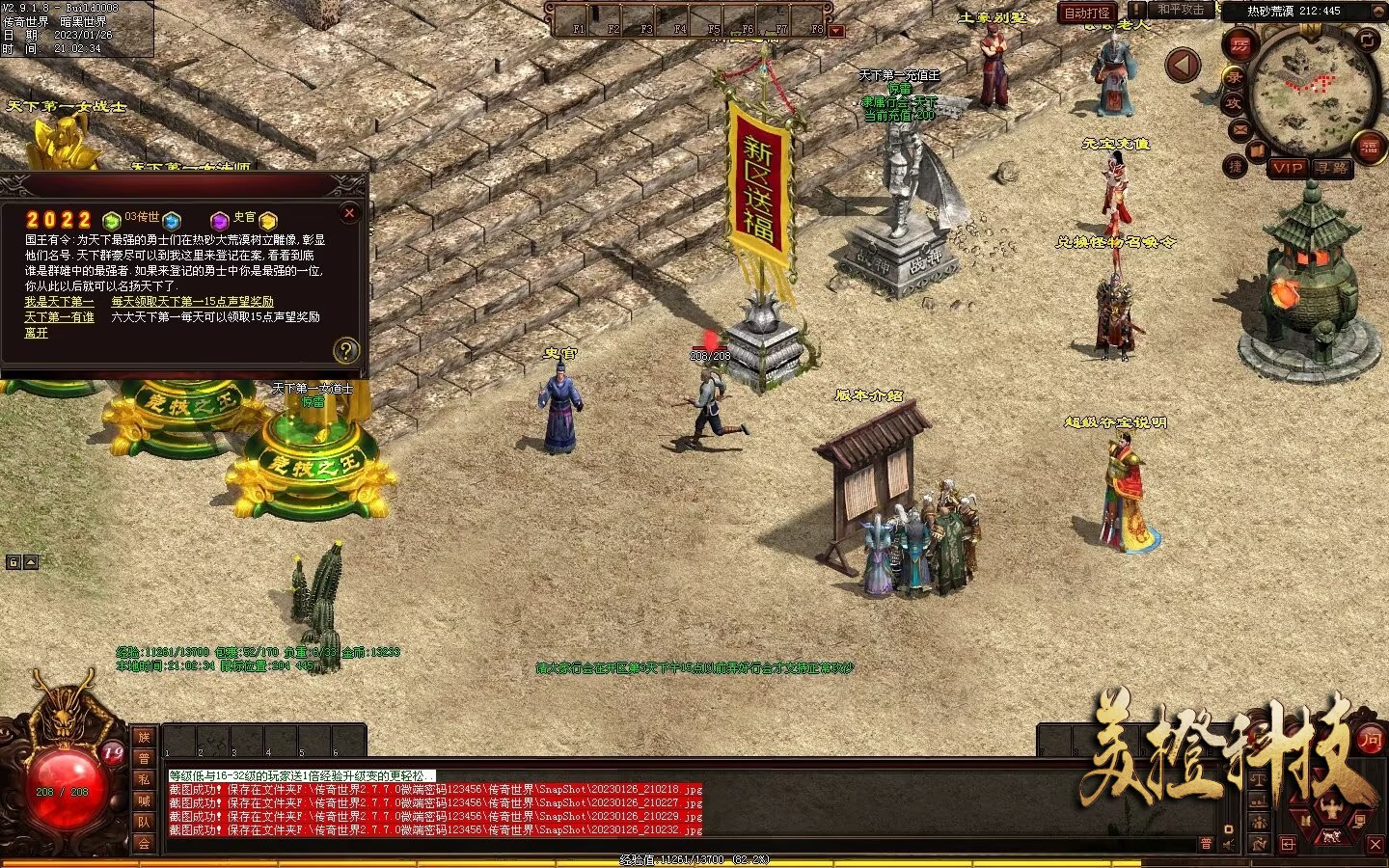The height and width of the screenshot is (868, 1389).
Task: Open the 族 clan chat channel
Action: [x=144, y=737]
